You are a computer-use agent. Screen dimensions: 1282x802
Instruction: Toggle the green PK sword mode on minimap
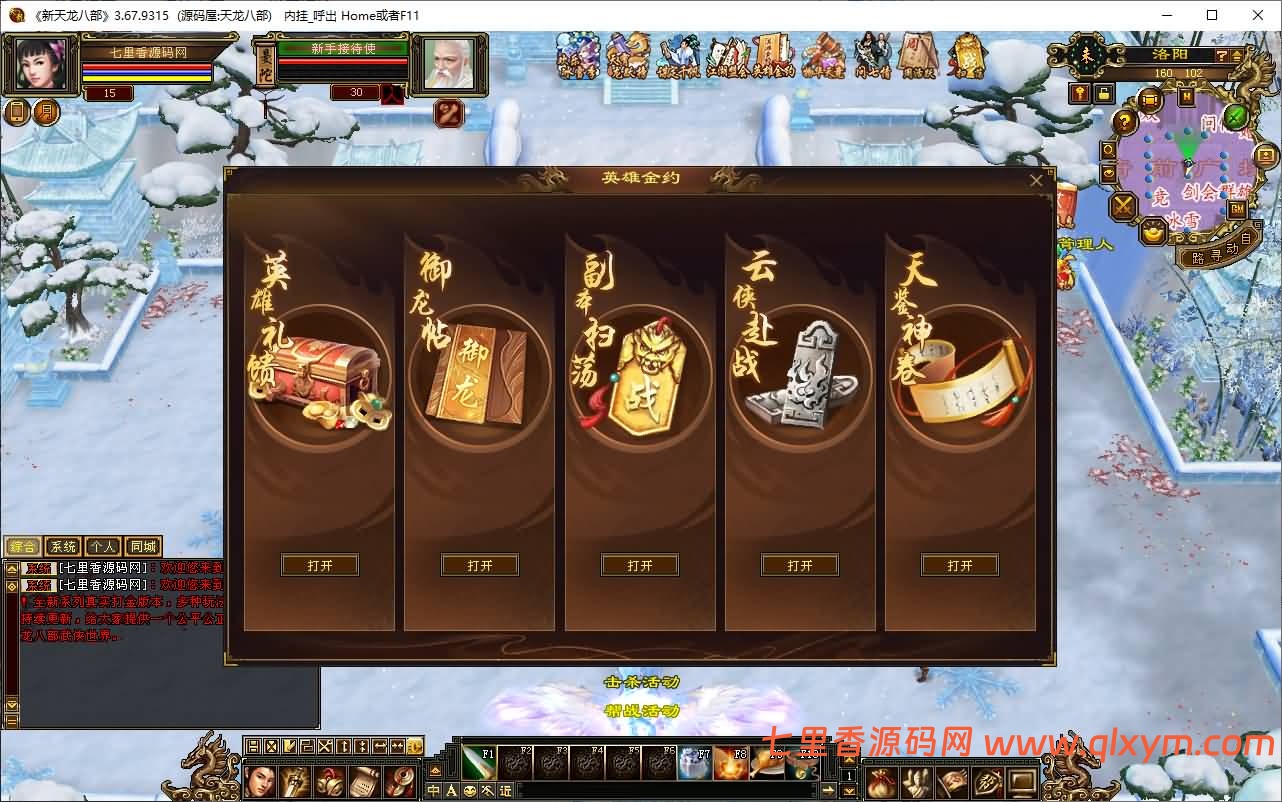[x=1235, y=117]
